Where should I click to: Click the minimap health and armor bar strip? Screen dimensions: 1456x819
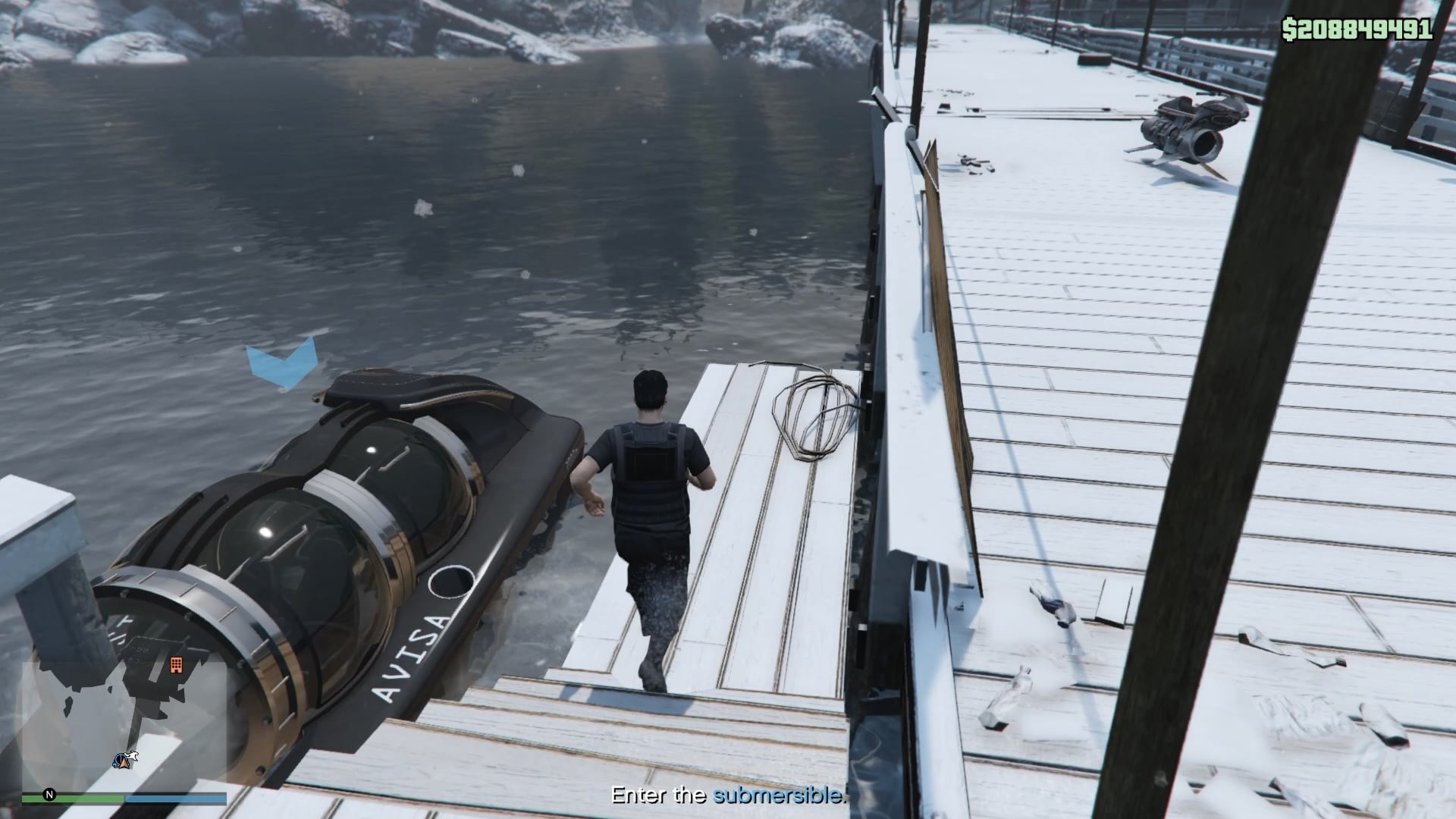[125, 798]
